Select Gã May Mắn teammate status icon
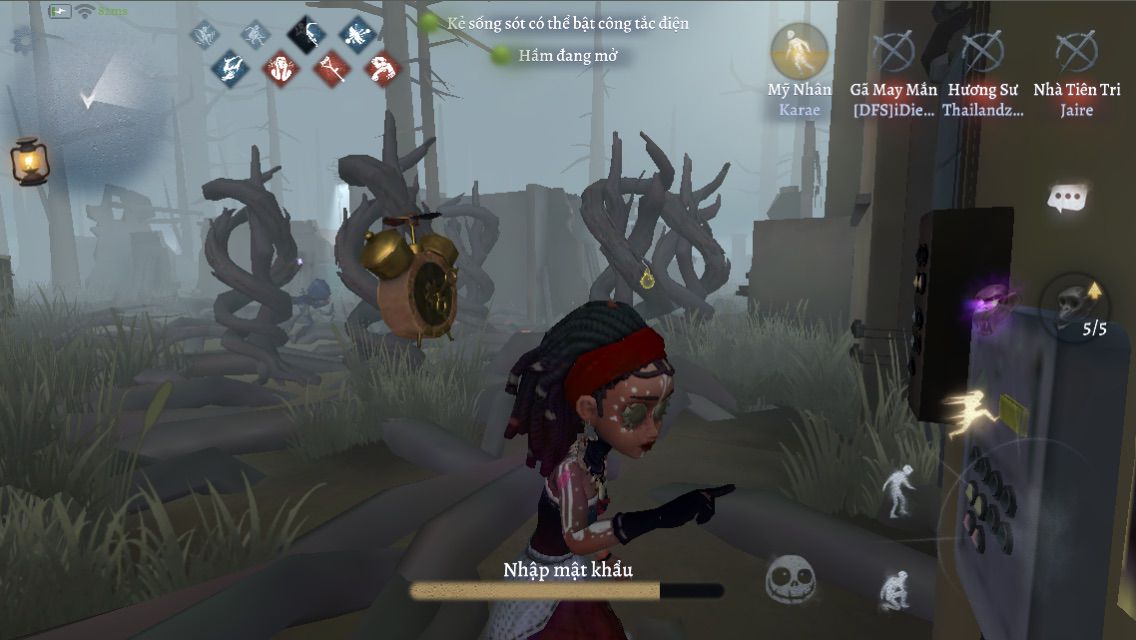 coord(893,52)
